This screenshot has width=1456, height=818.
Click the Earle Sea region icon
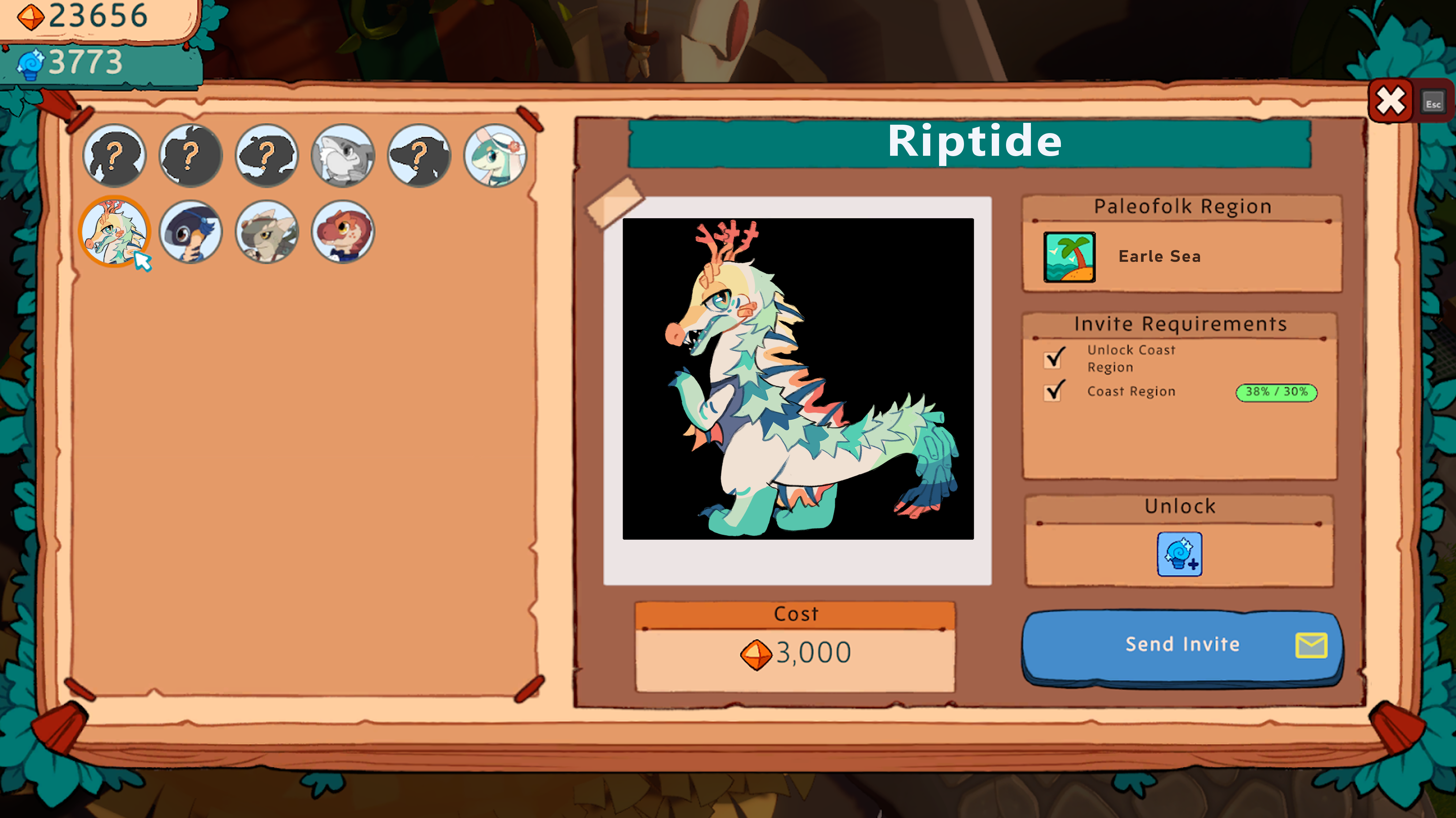pos(1069,257)
